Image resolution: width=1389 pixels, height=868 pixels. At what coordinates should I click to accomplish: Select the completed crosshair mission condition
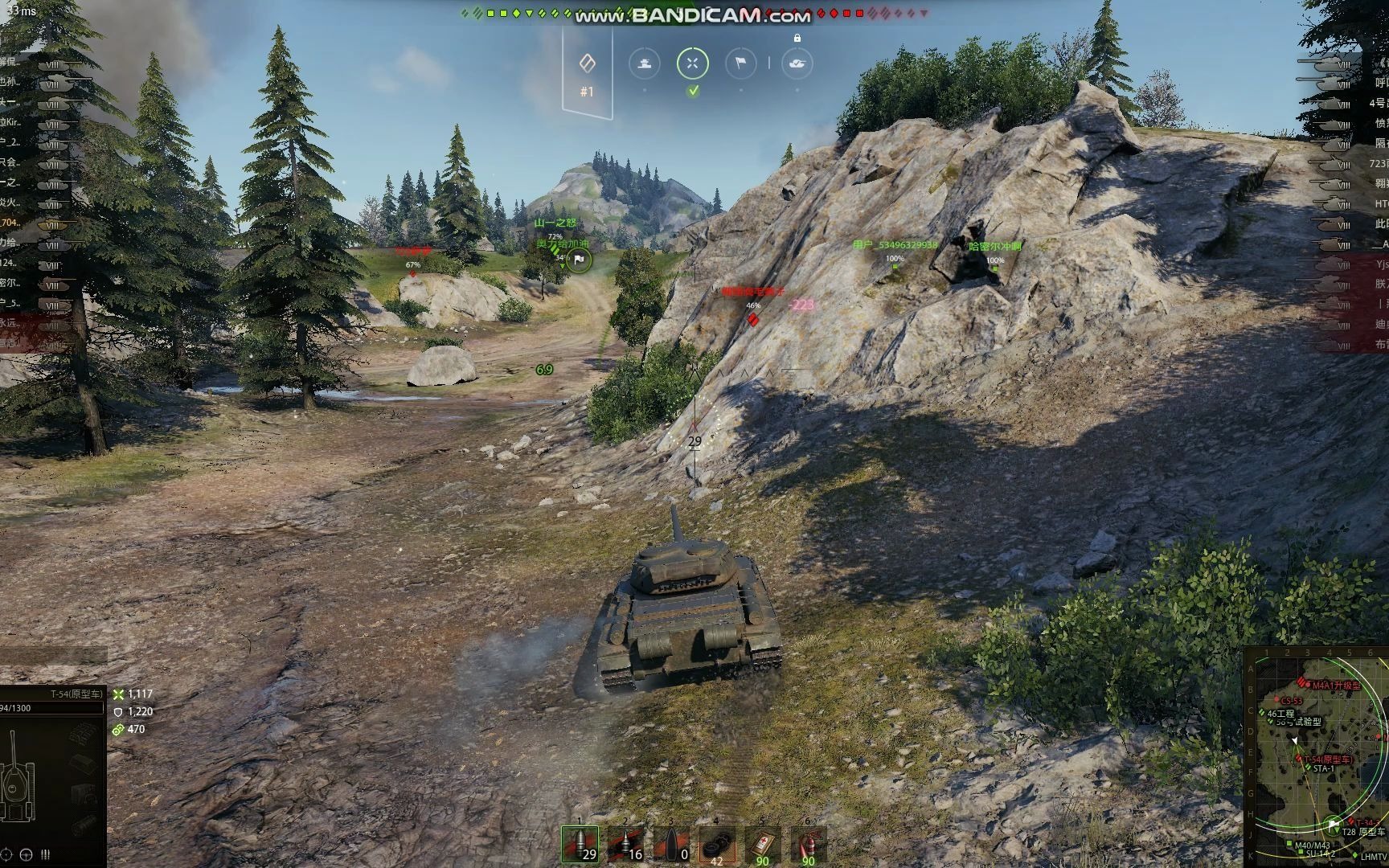click(692, 63)
